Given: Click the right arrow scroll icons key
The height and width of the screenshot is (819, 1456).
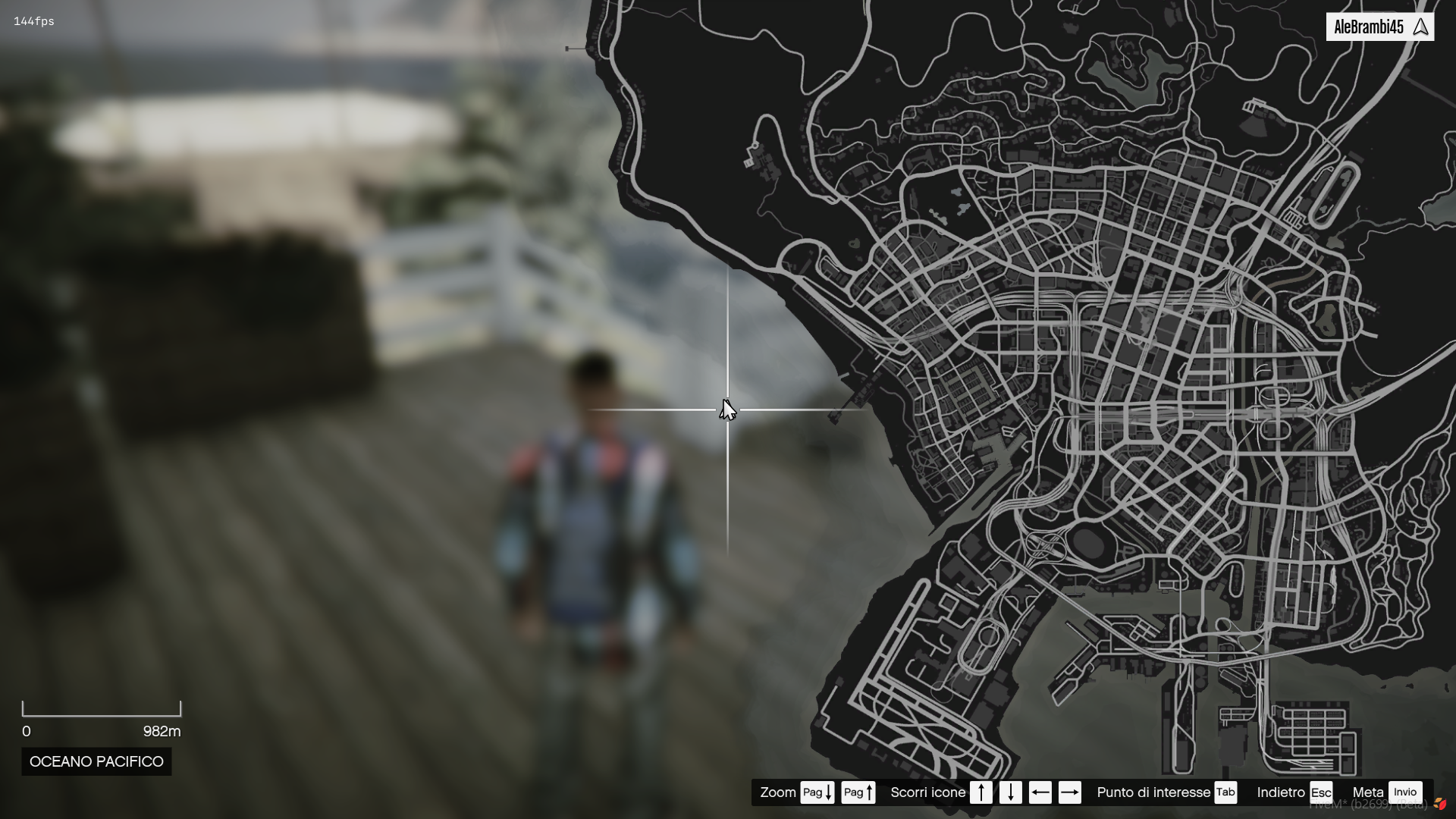Looking at the screenshot, I should 1071,792.
